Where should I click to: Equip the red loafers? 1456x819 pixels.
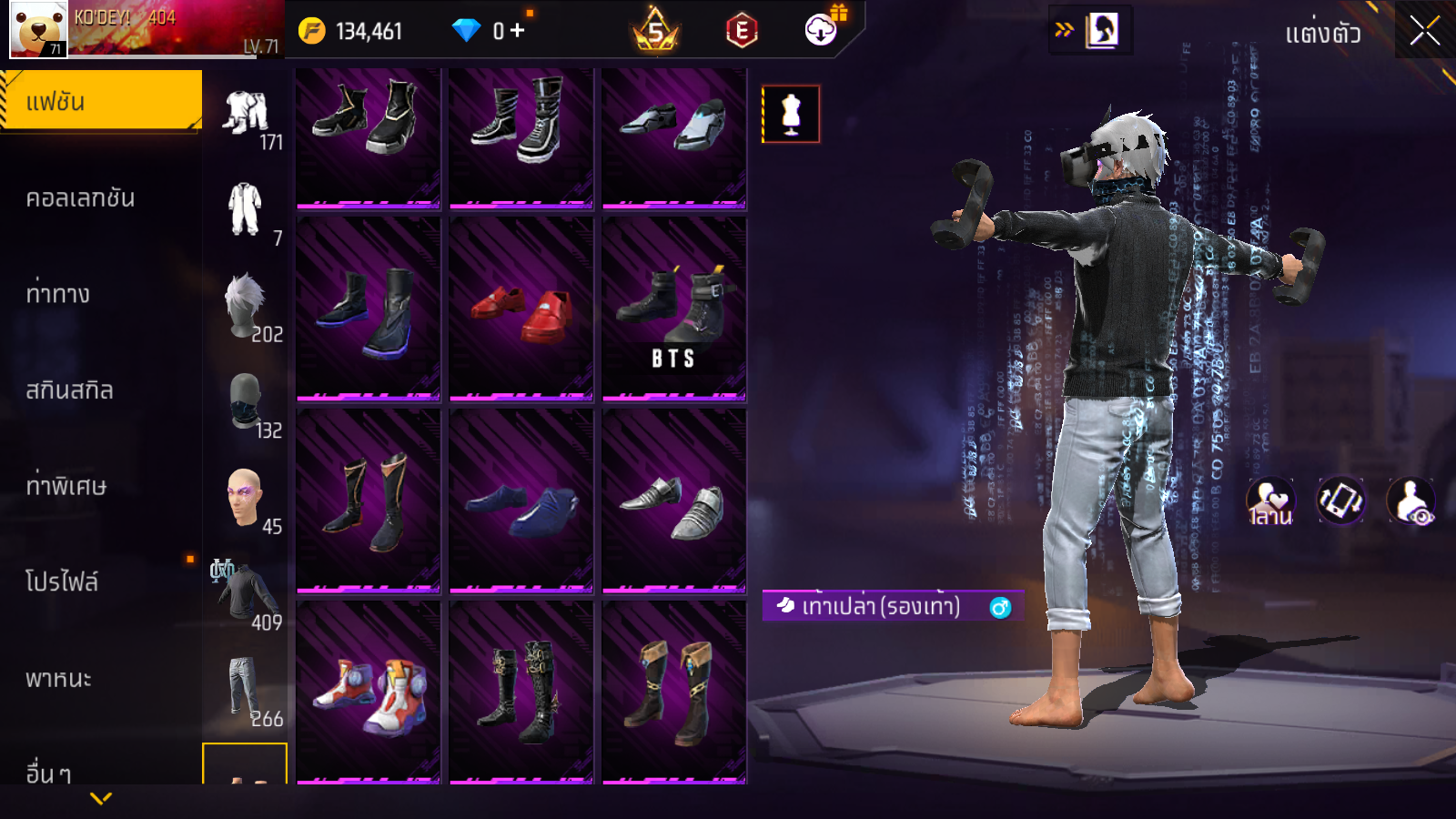(521, 309)
